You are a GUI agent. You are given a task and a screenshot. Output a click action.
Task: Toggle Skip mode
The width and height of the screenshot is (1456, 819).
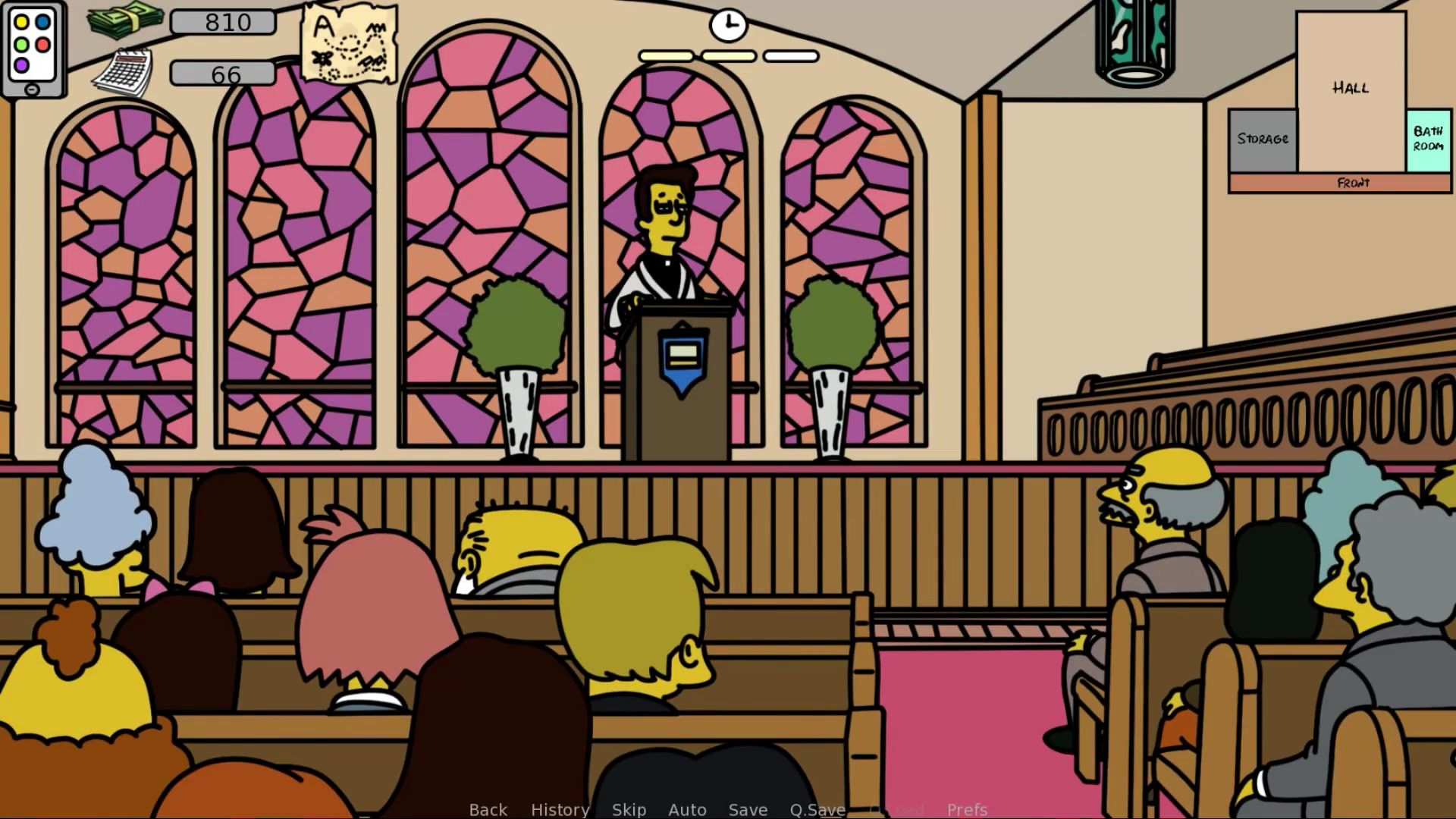coord(629,809)
